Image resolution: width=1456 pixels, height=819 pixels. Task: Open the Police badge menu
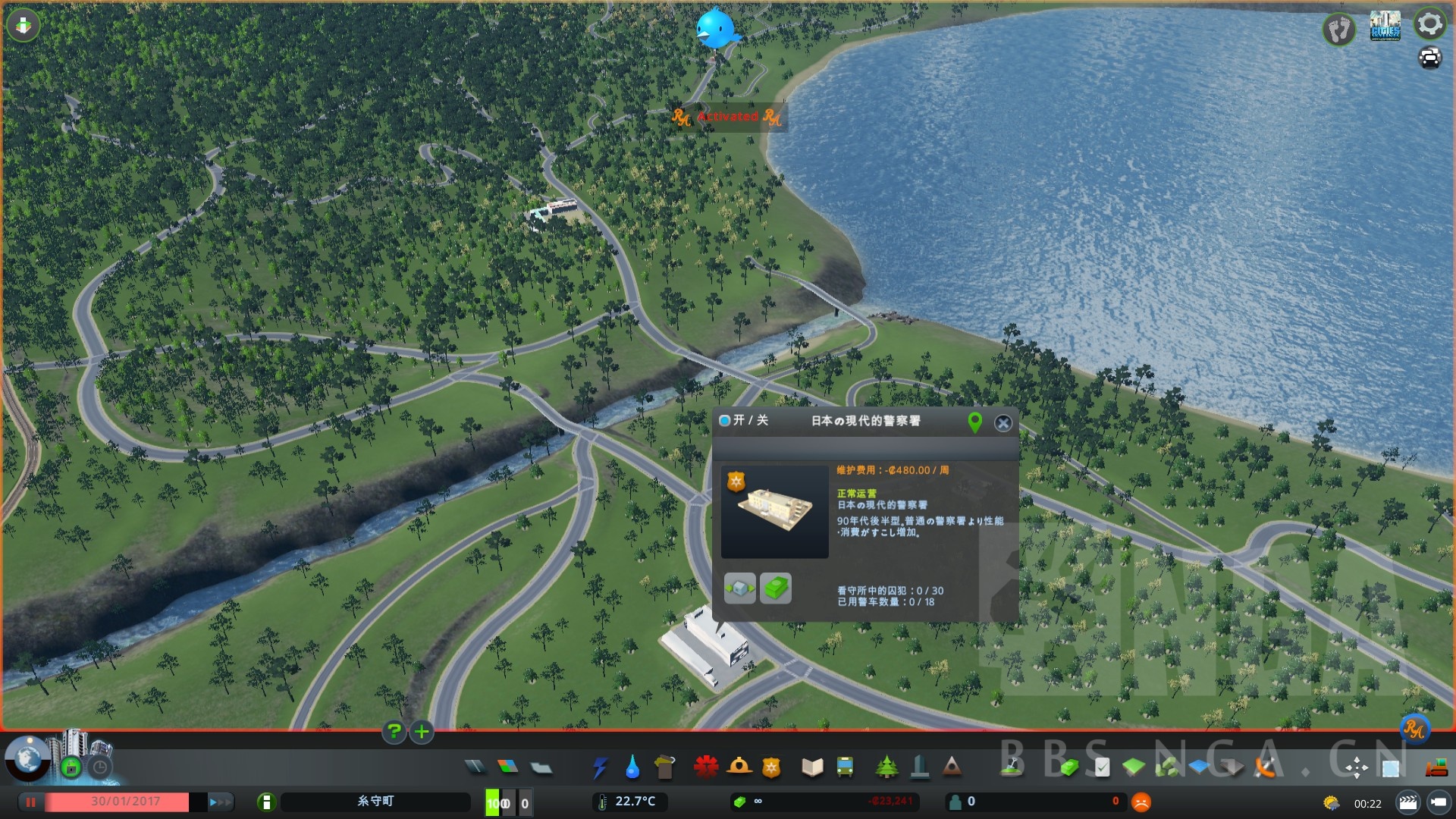[771, 767]
